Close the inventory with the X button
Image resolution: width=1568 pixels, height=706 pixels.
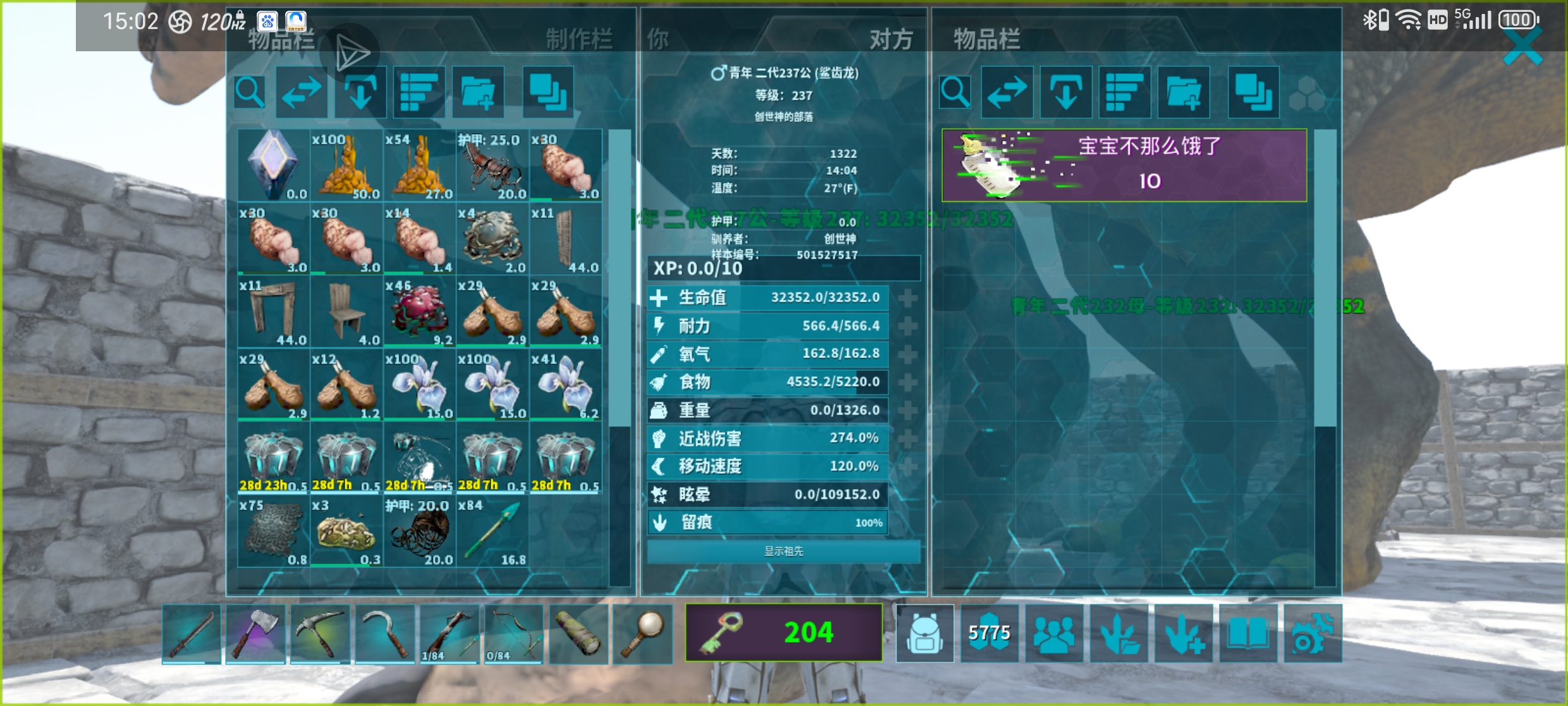point(1522,47)
